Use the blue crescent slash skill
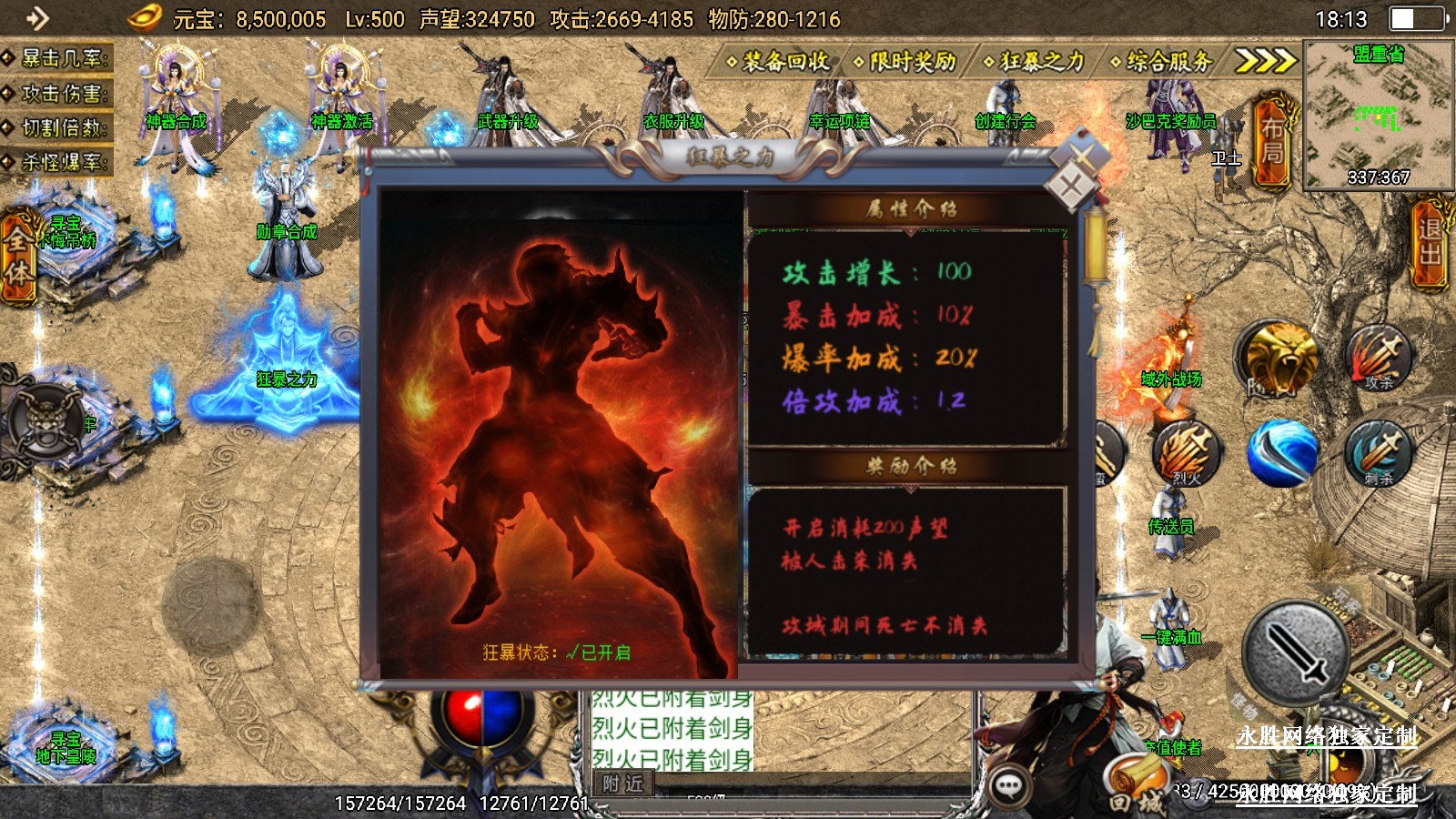1456x819 pixels. [x=1281, y=452]
